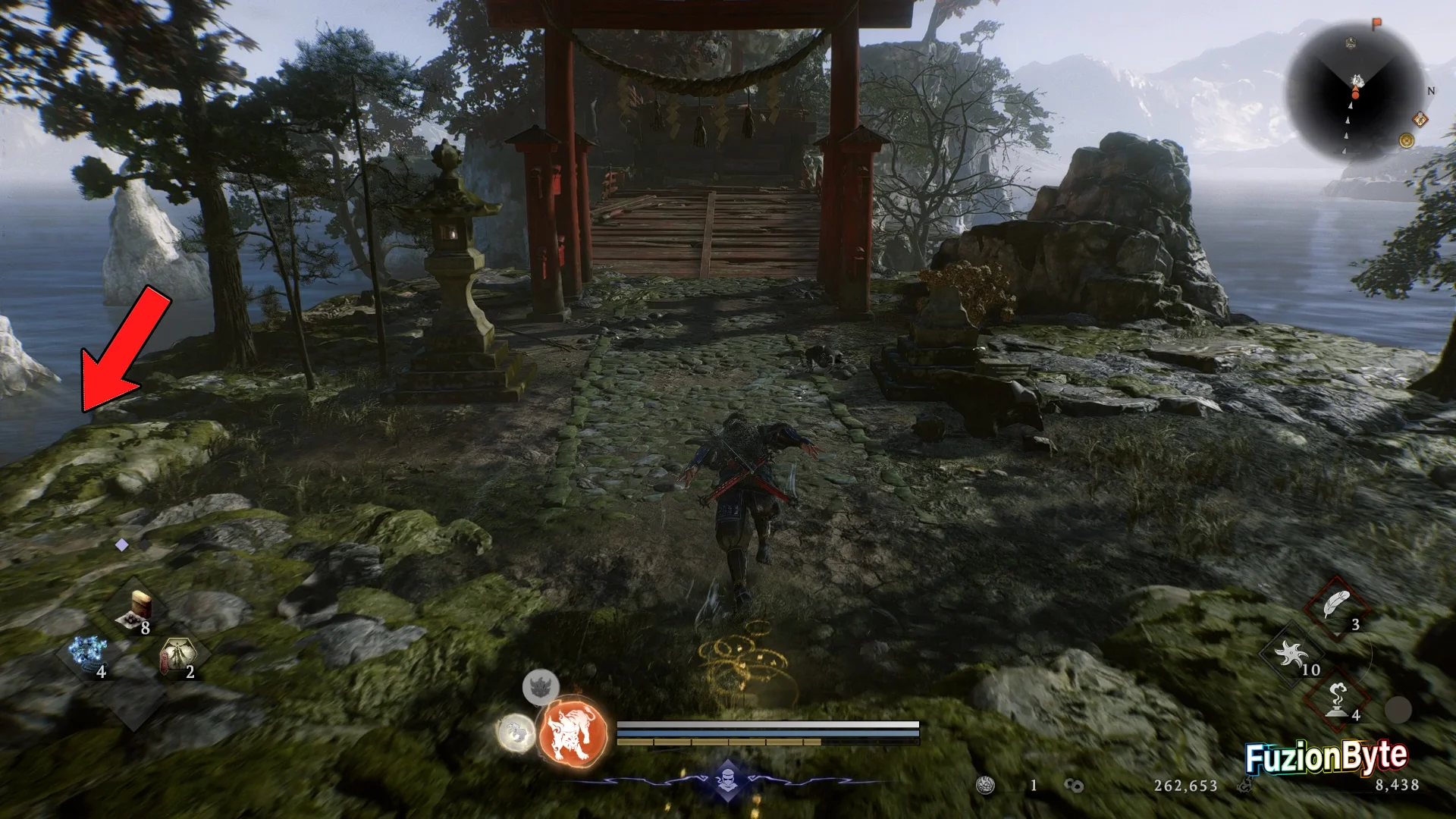Select the smoking incense burner slot
Viewport: 1456px width, 819px height.
coord(1337,698)
